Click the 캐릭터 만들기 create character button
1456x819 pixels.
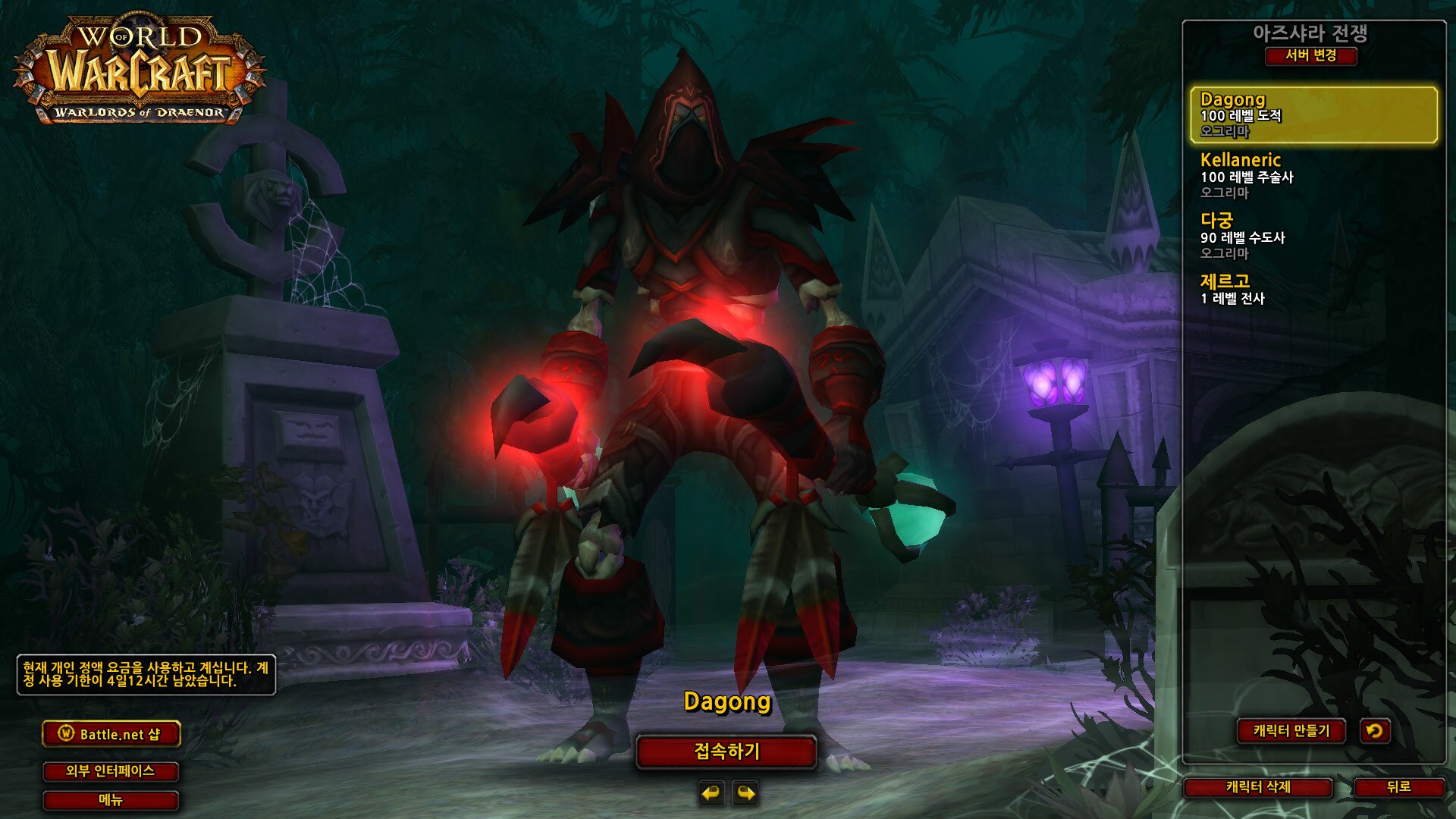point(1291,731)
